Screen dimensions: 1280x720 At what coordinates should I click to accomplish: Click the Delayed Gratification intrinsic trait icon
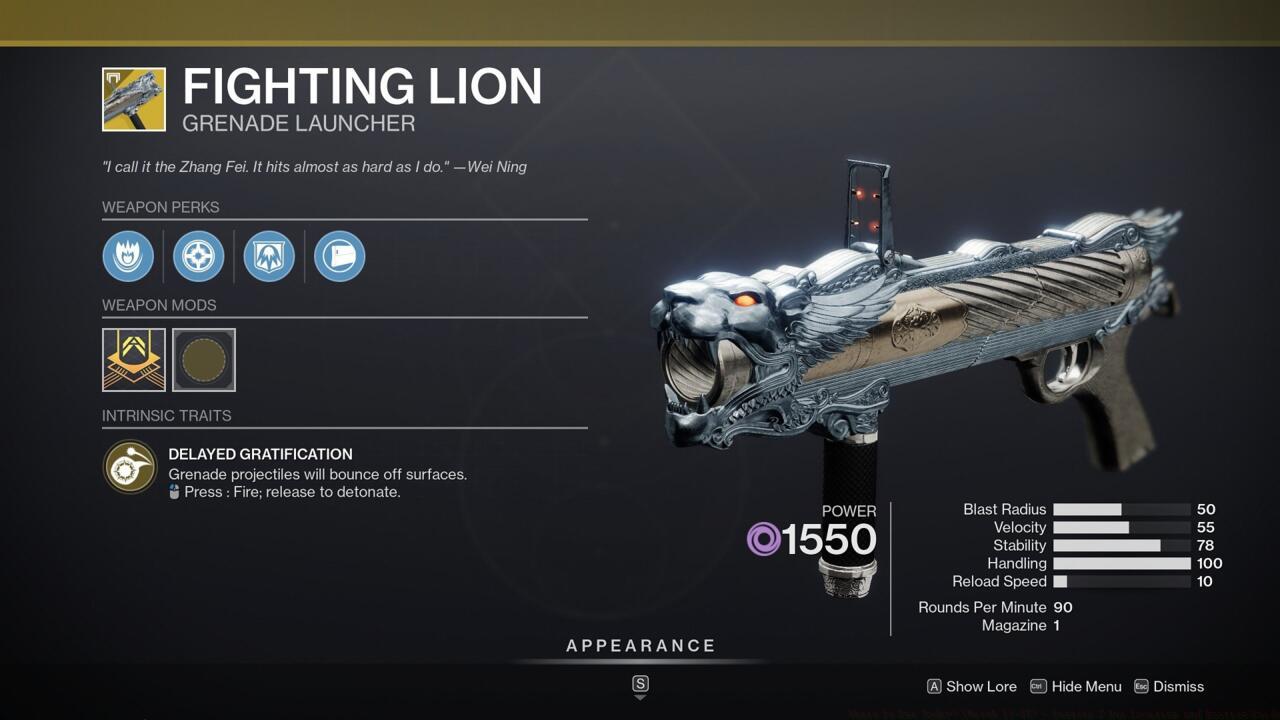point(129,467)
